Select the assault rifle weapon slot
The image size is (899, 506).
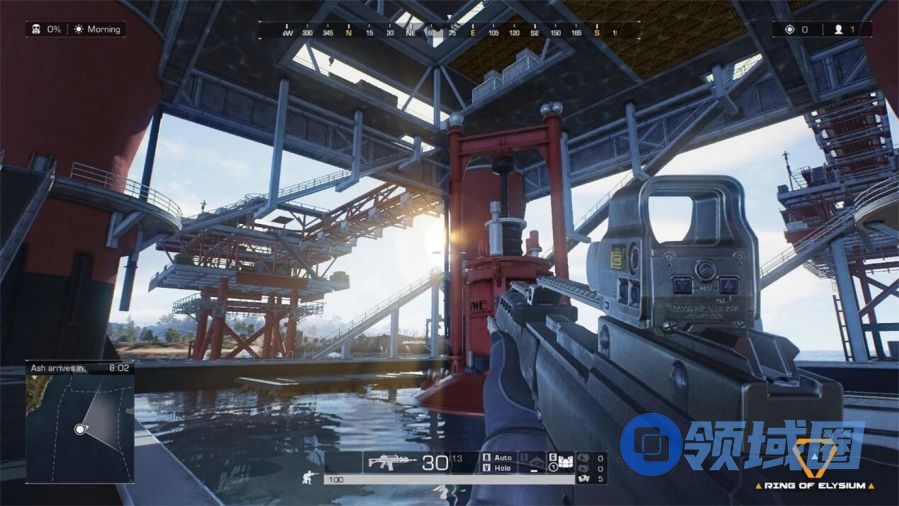pos(392,462)
